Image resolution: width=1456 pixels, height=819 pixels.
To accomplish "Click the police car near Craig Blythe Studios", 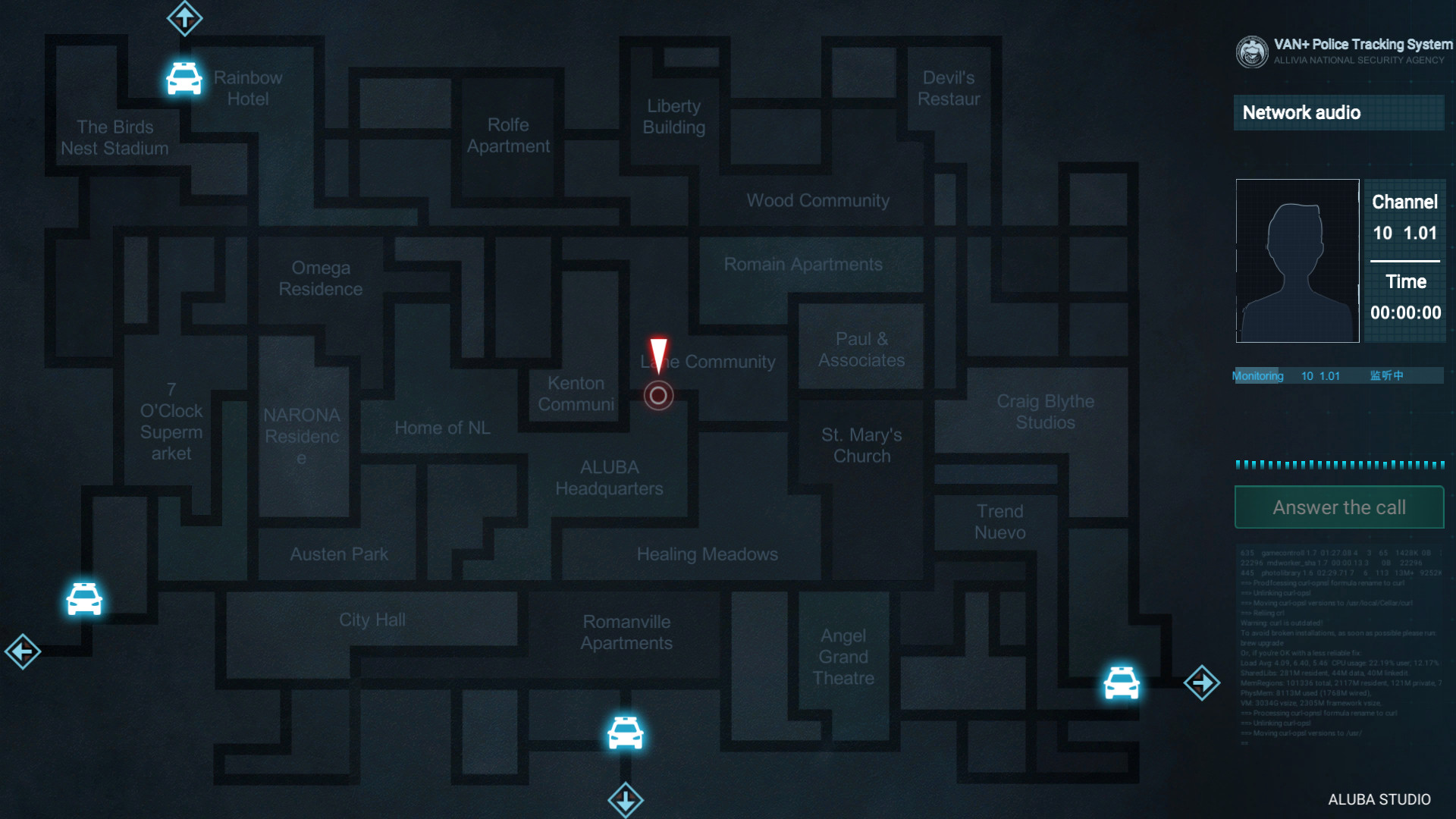I will click(x=1121, y=683).
